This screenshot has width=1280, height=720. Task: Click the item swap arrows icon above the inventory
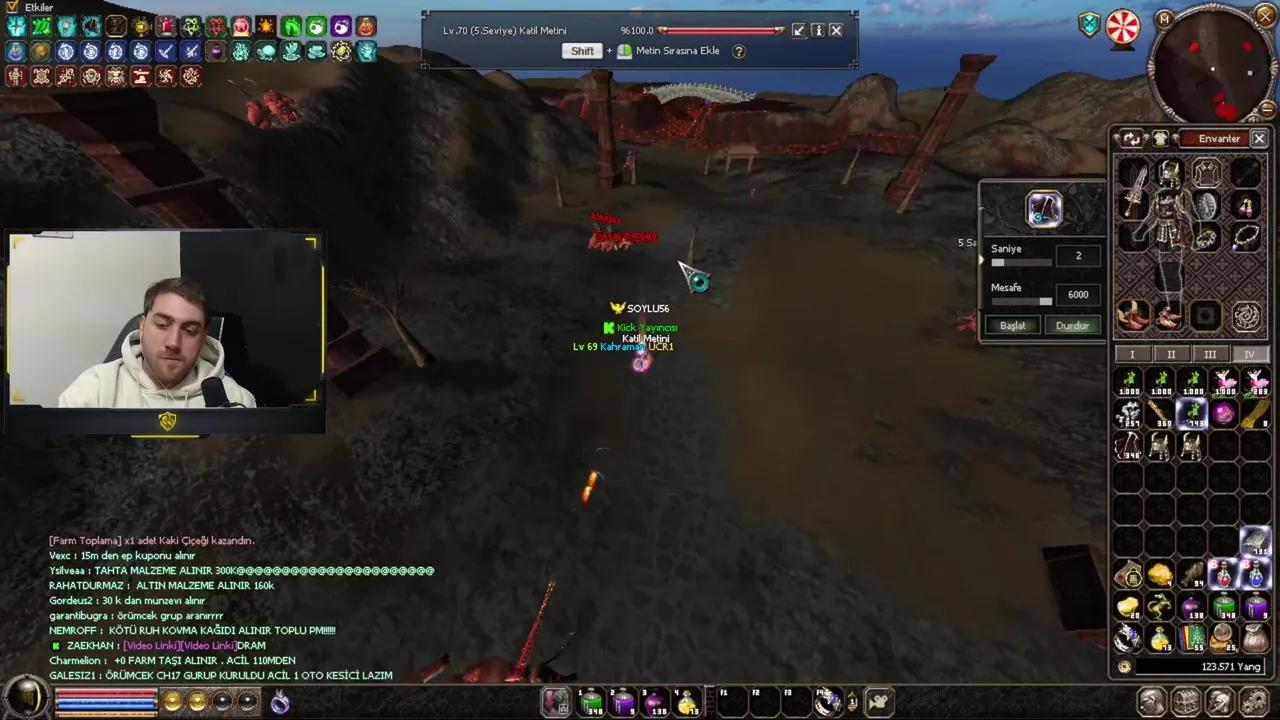pos(1132,139)
